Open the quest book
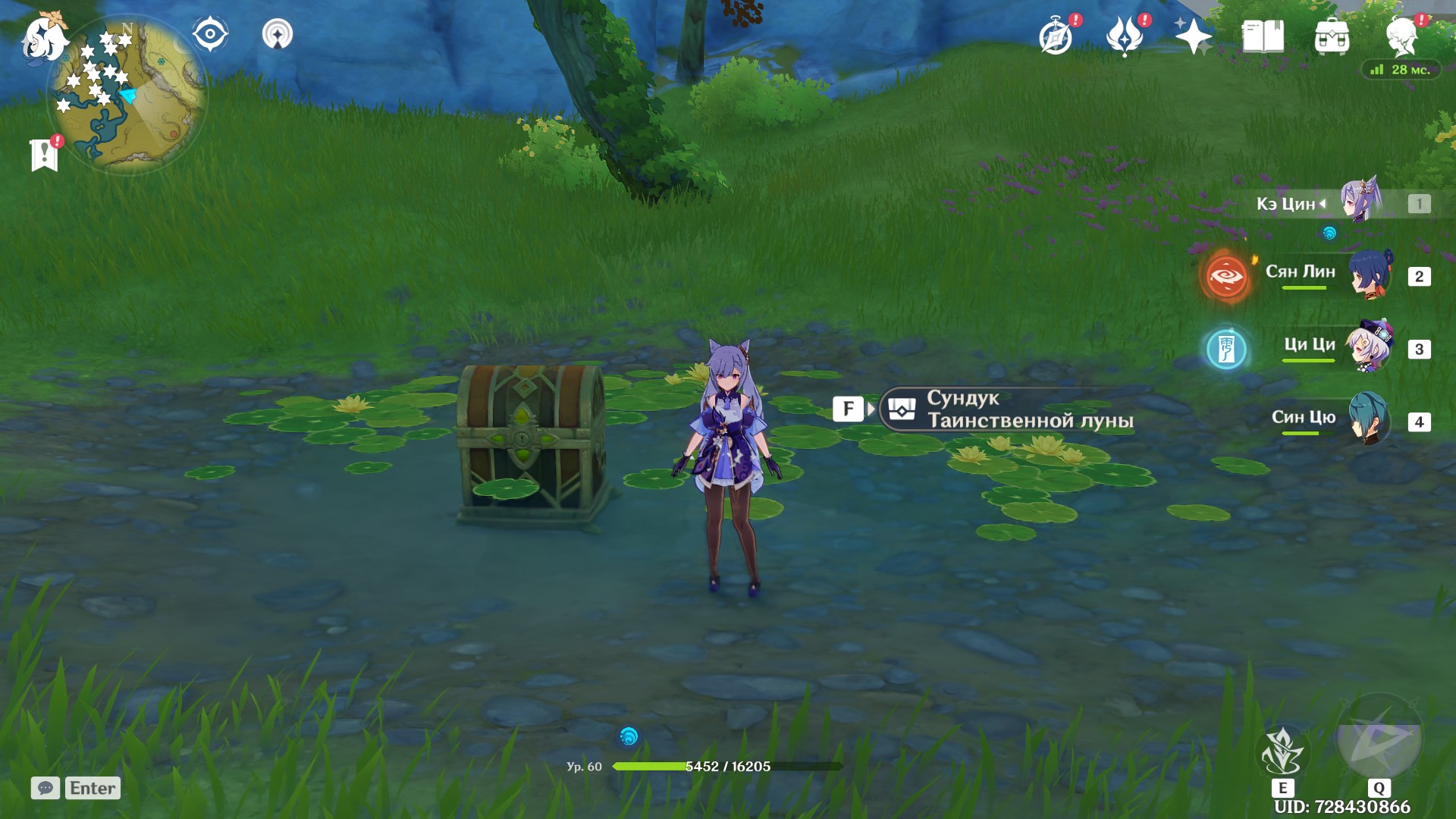 [1263, 36]
